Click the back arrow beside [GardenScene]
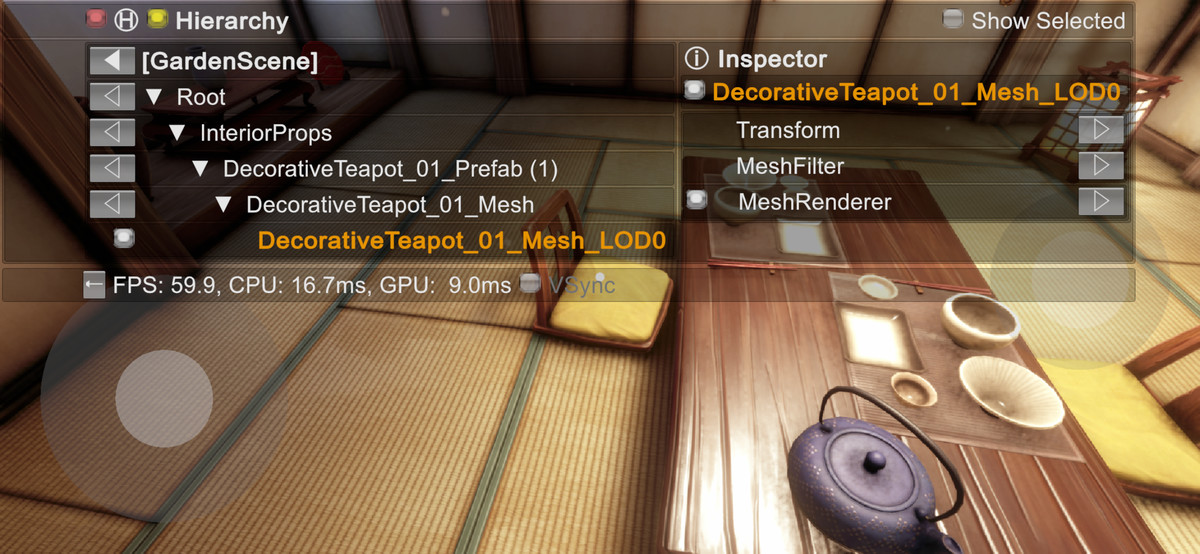Viewport: 1200px width, 554px height. coord(112,61)
